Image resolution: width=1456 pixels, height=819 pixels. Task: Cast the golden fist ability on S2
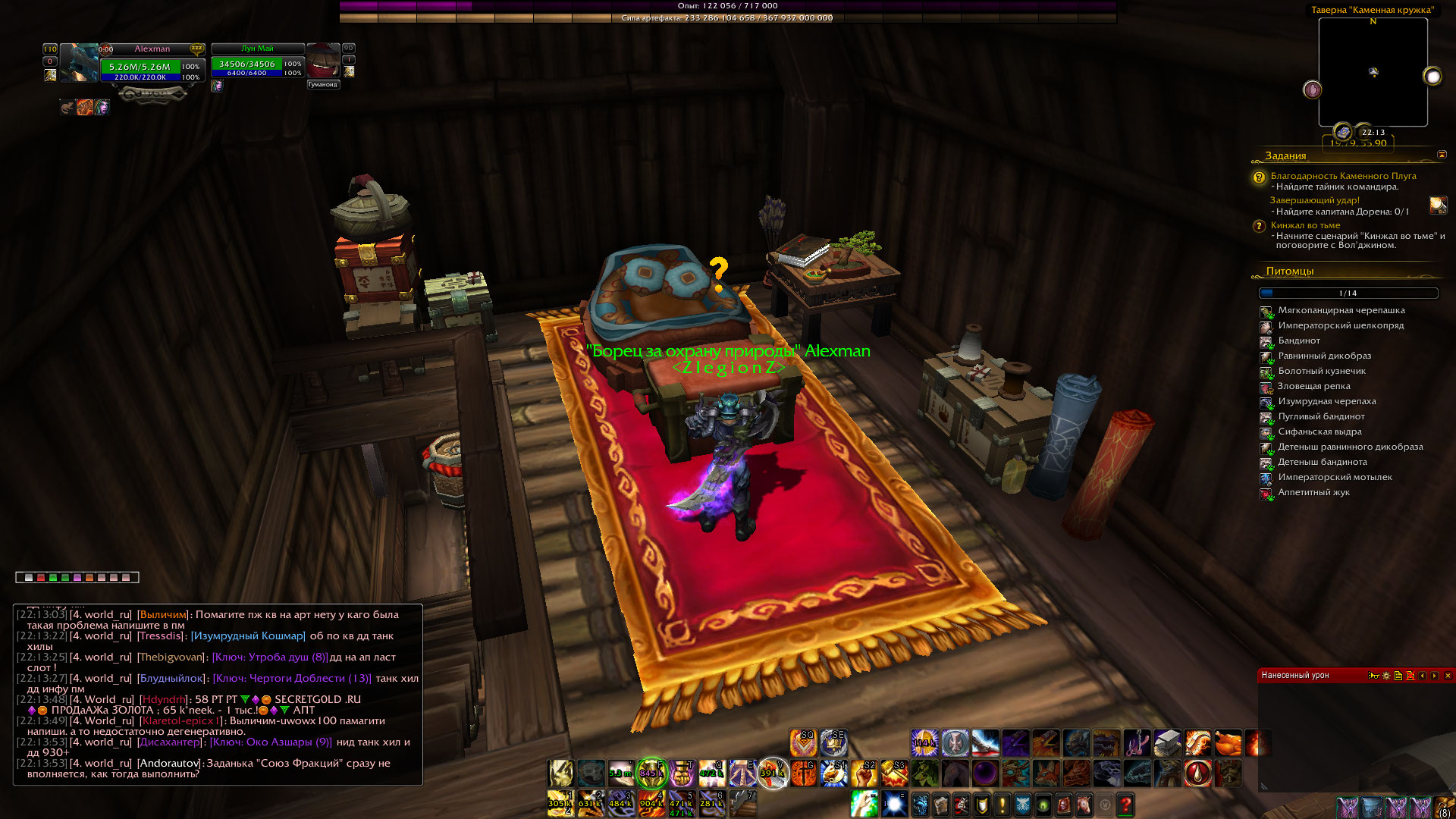pos(864,773)
